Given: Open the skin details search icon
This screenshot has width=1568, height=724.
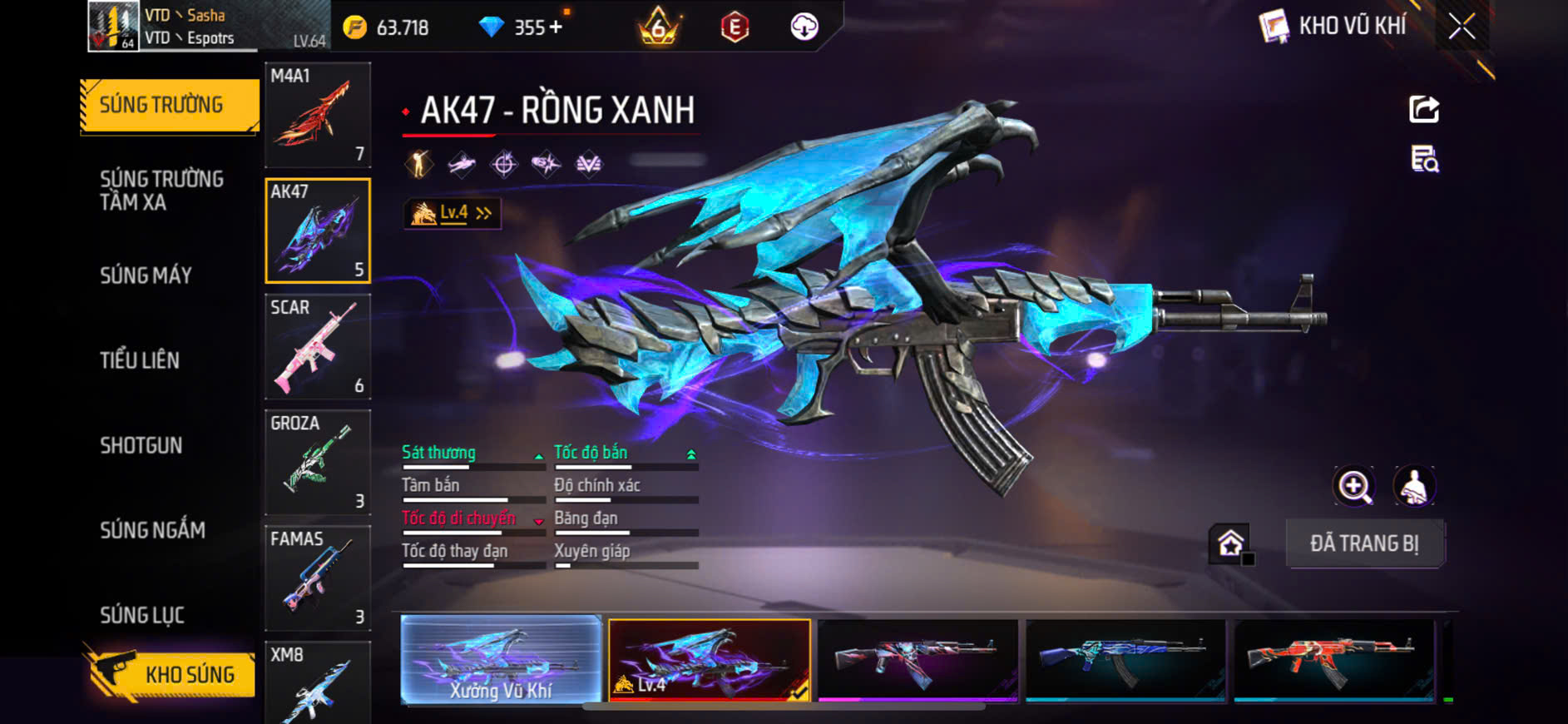Looking at the screenshot, I should click(1424, 158).
